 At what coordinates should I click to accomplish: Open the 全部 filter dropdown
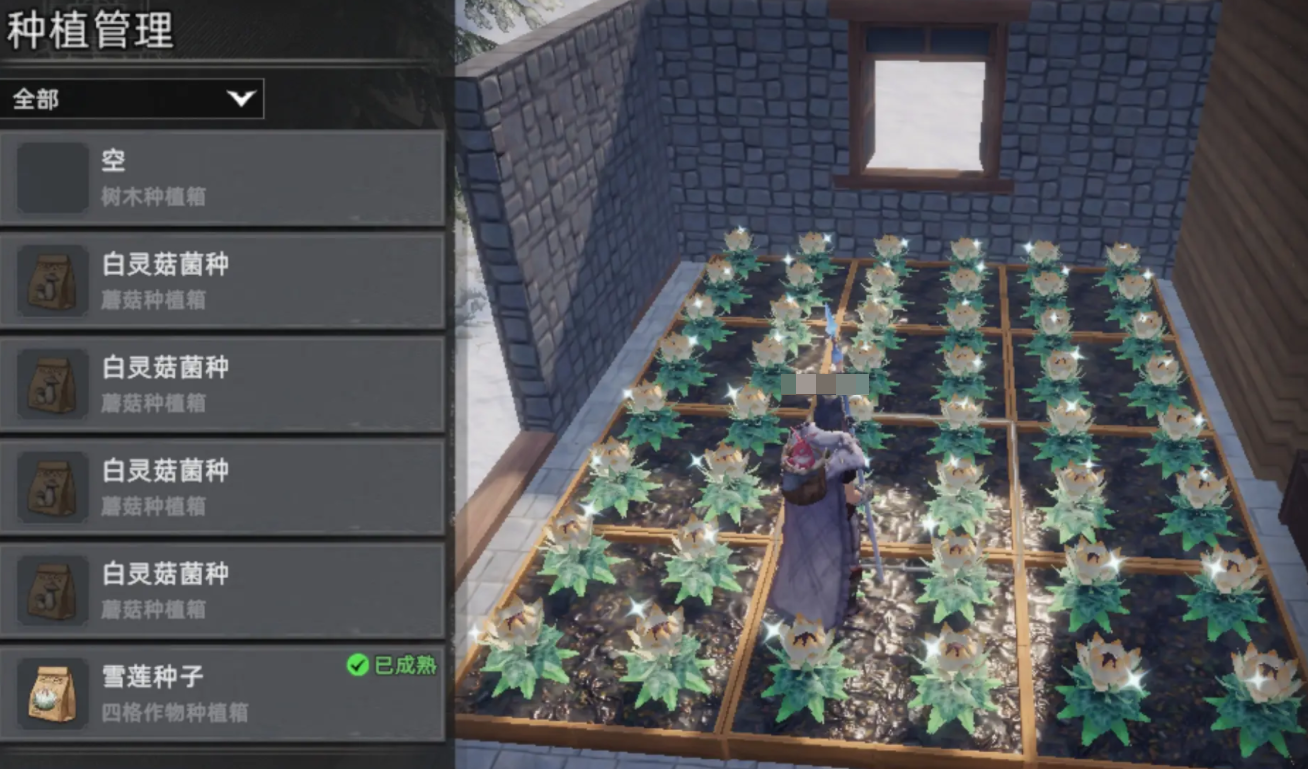pyautogui.click(x=132, y=99)
